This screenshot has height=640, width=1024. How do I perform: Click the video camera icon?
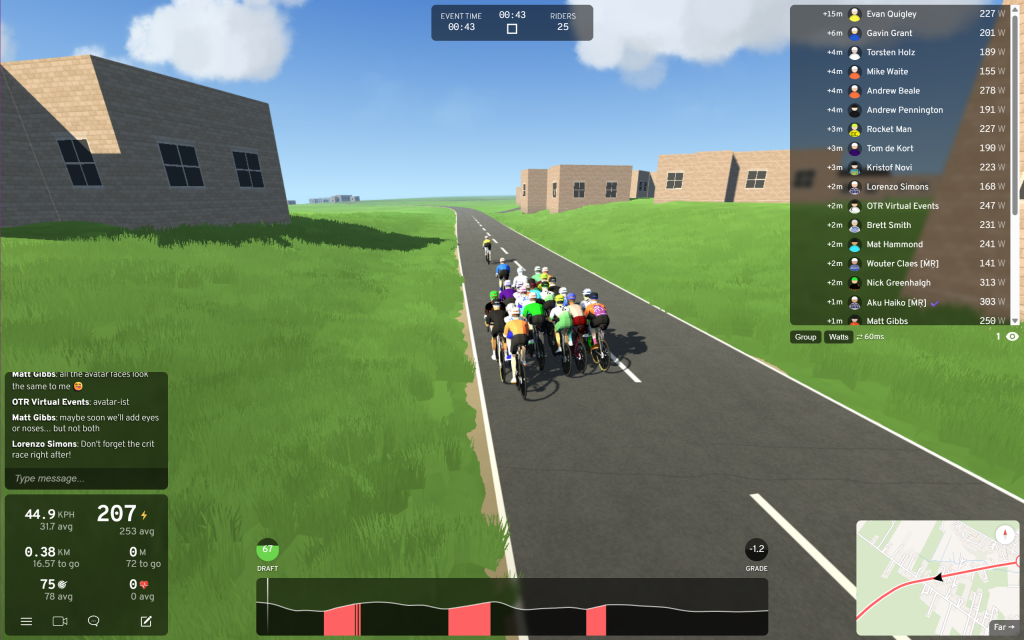[x=59, y=621]
